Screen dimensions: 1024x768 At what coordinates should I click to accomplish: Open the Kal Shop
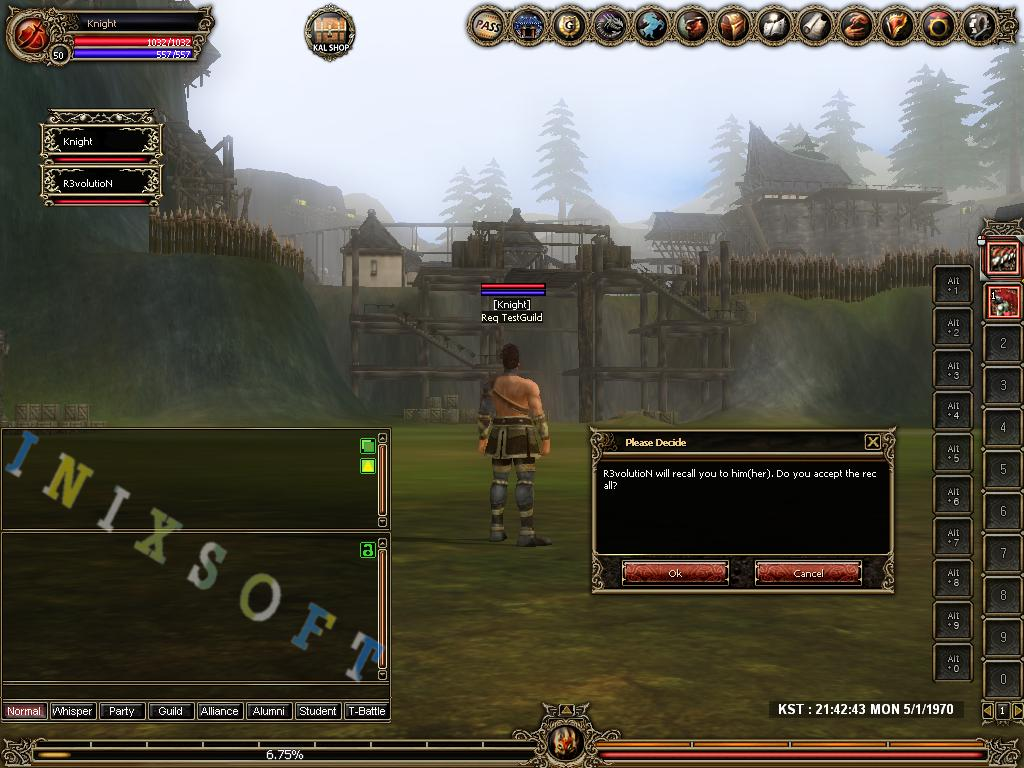tap(329, 32)
